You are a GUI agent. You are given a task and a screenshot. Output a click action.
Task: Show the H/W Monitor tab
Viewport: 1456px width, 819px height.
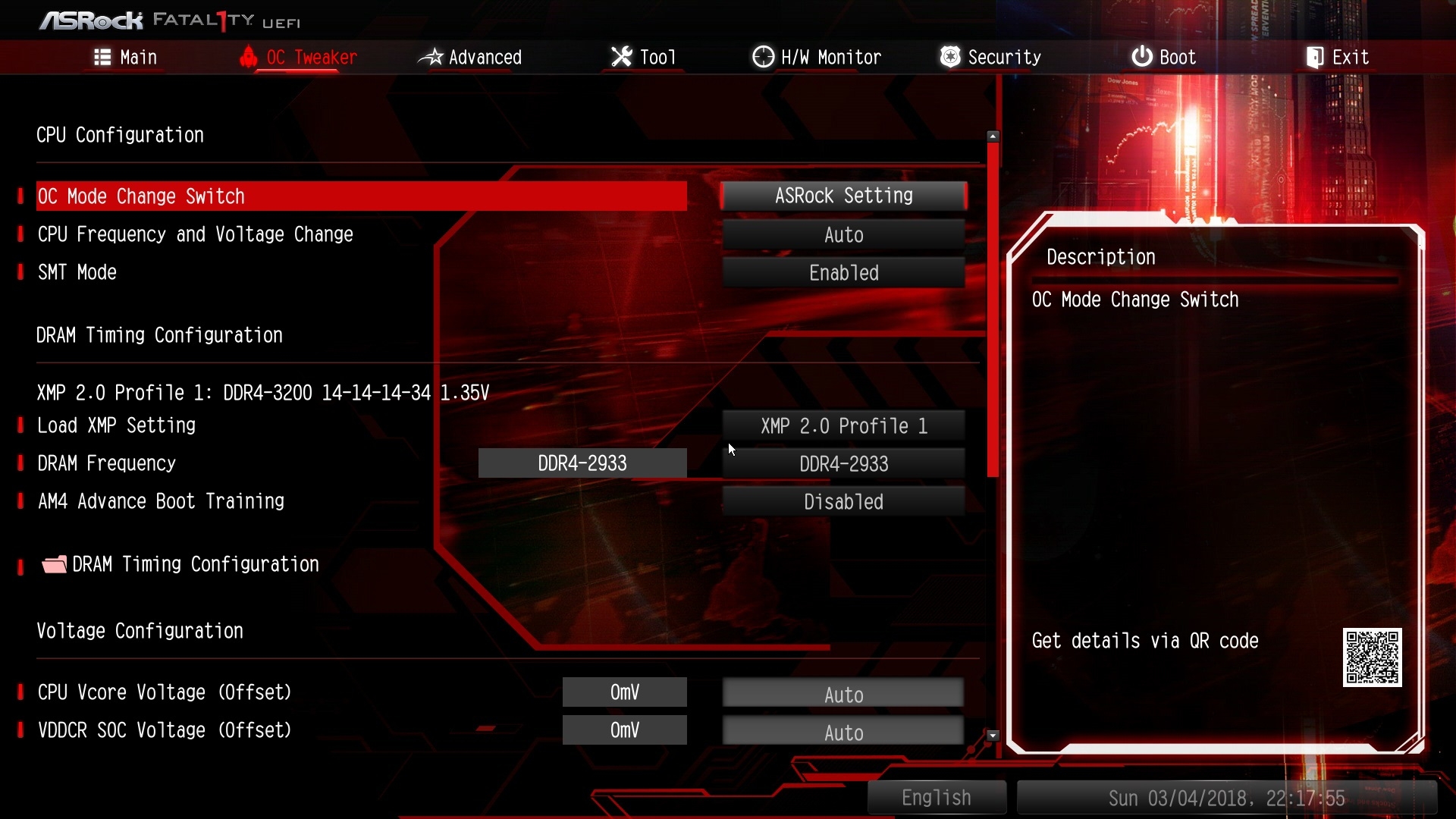click(817, 58)
